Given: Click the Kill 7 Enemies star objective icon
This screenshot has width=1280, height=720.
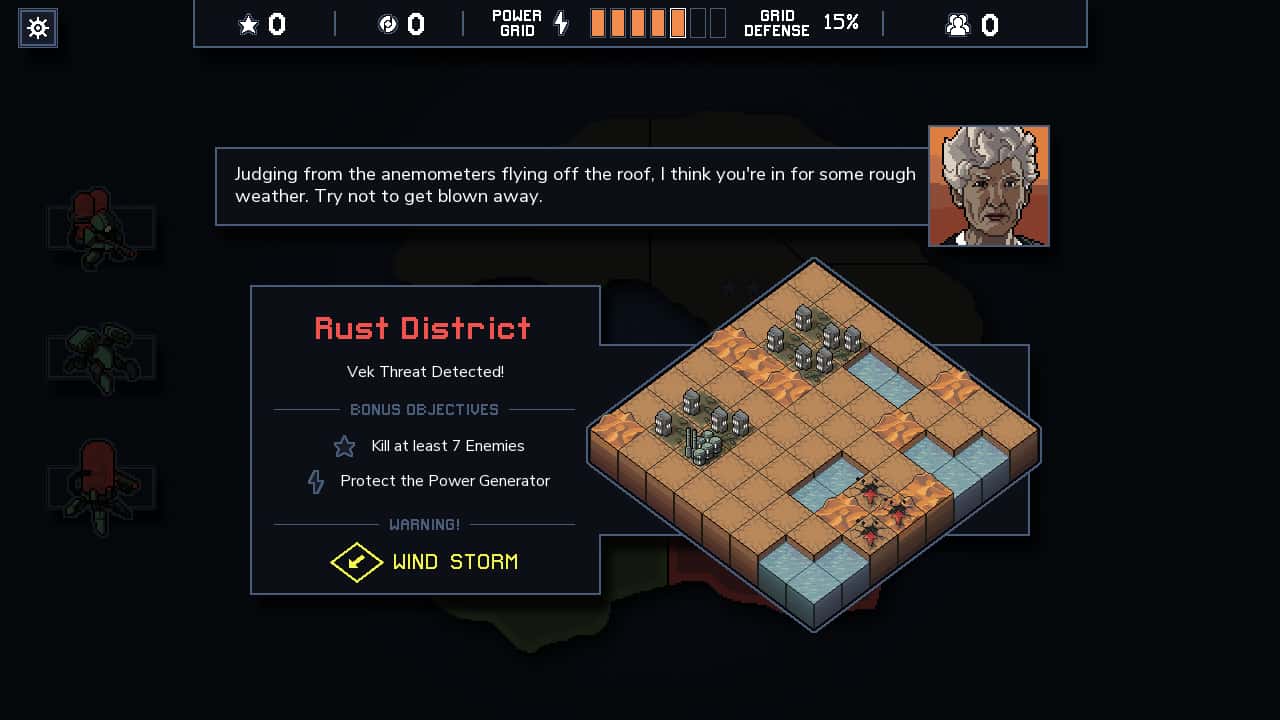Looking at the screenshot, I should pyautogui.click(x=344, y=446).
